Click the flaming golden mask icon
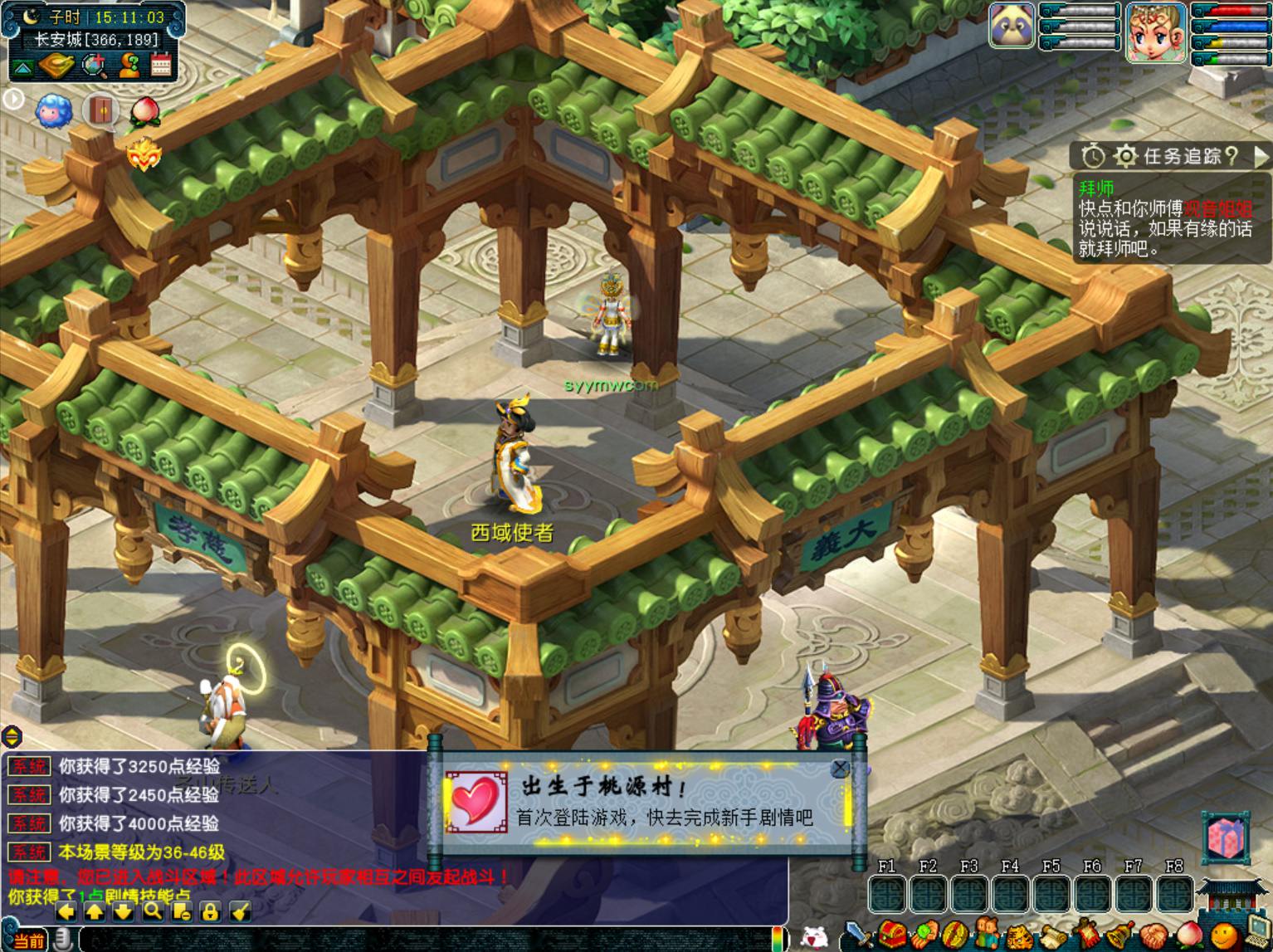 click(143, 154)
